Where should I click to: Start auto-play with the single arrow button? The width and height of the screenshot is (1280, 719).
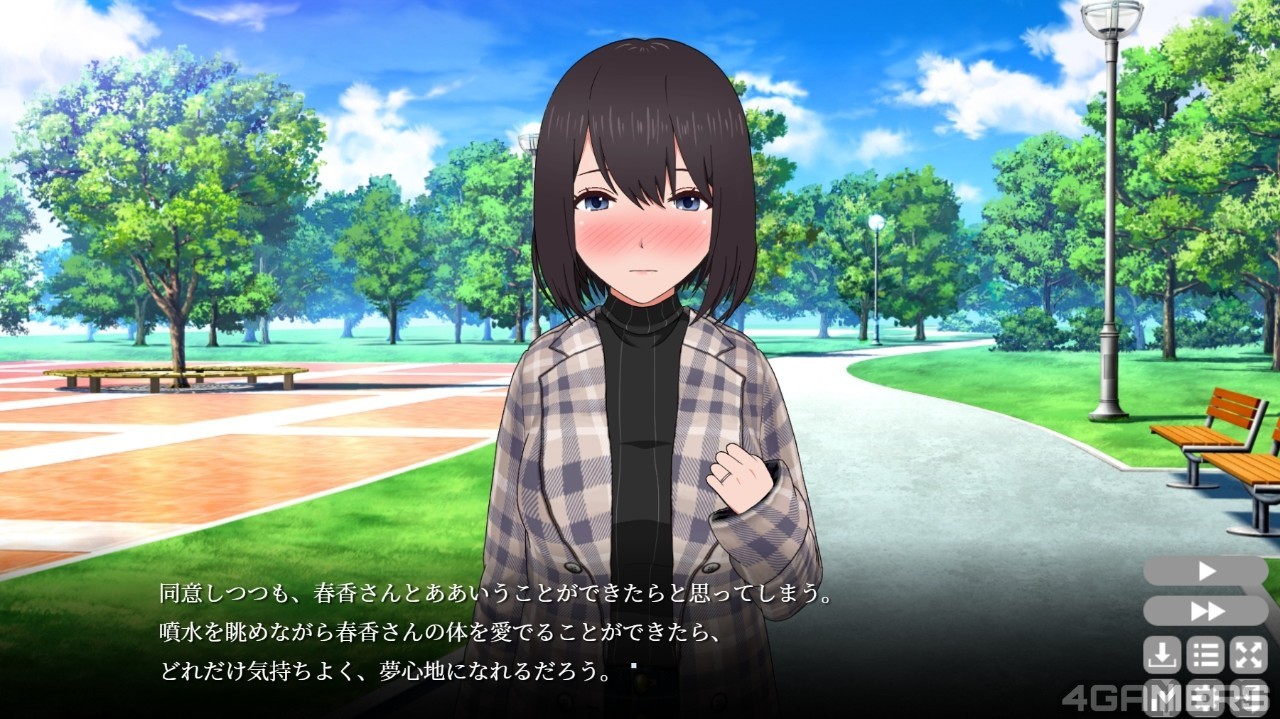click(1205, 571)
